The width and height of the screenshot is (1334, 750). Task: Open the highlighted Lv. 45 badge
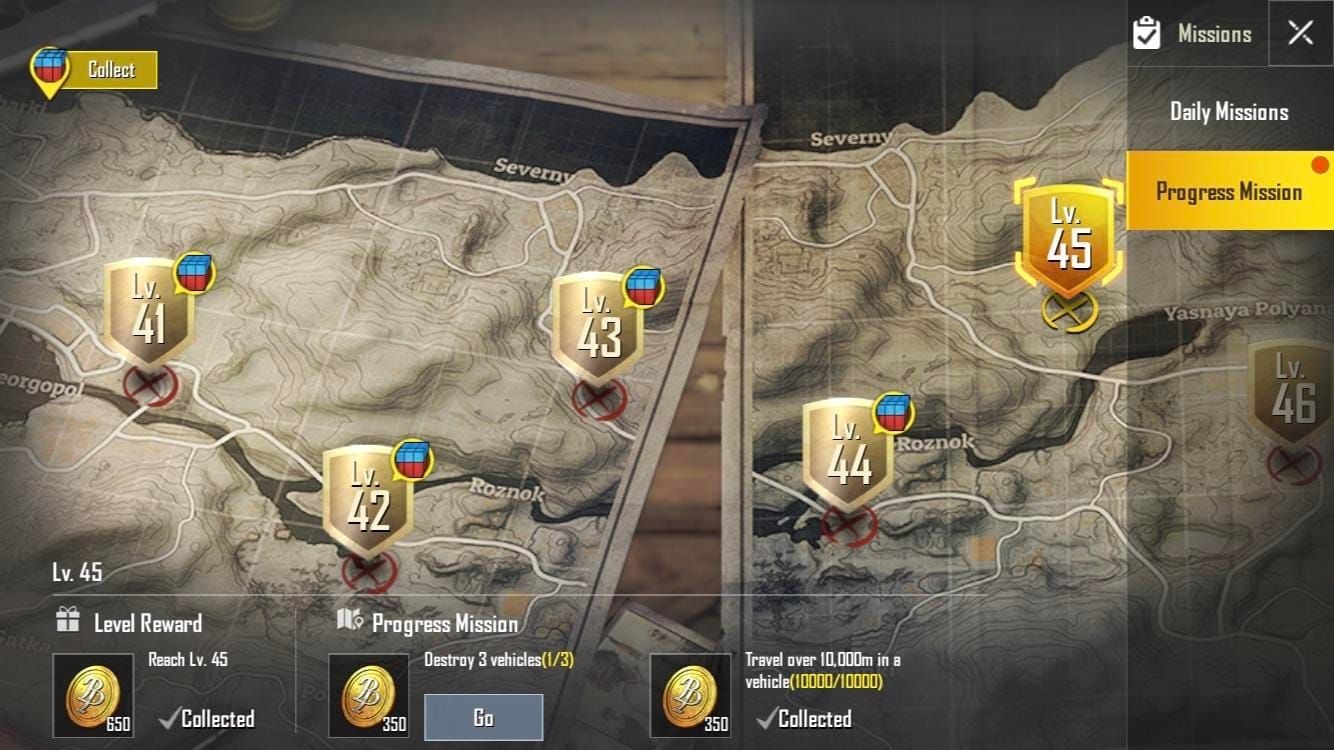tap(1068, 240)
